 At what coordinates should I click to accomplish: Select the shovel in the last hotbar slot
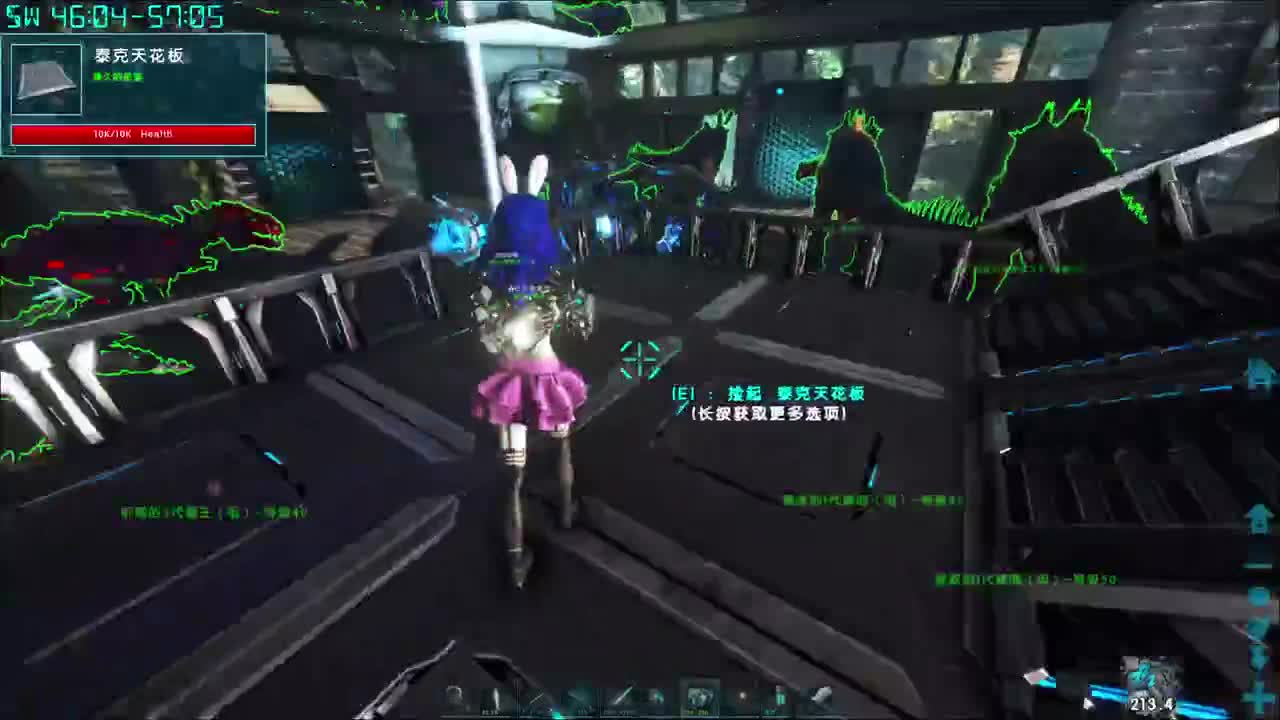(x=821, y=695)
